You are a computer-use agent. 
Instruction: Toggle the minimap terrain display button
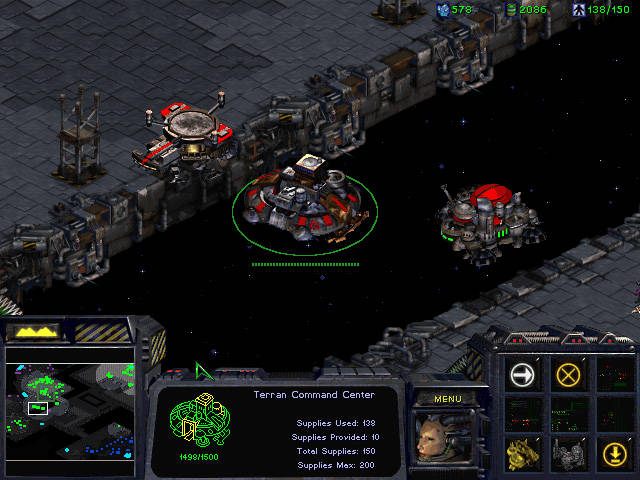pos(32,330)
